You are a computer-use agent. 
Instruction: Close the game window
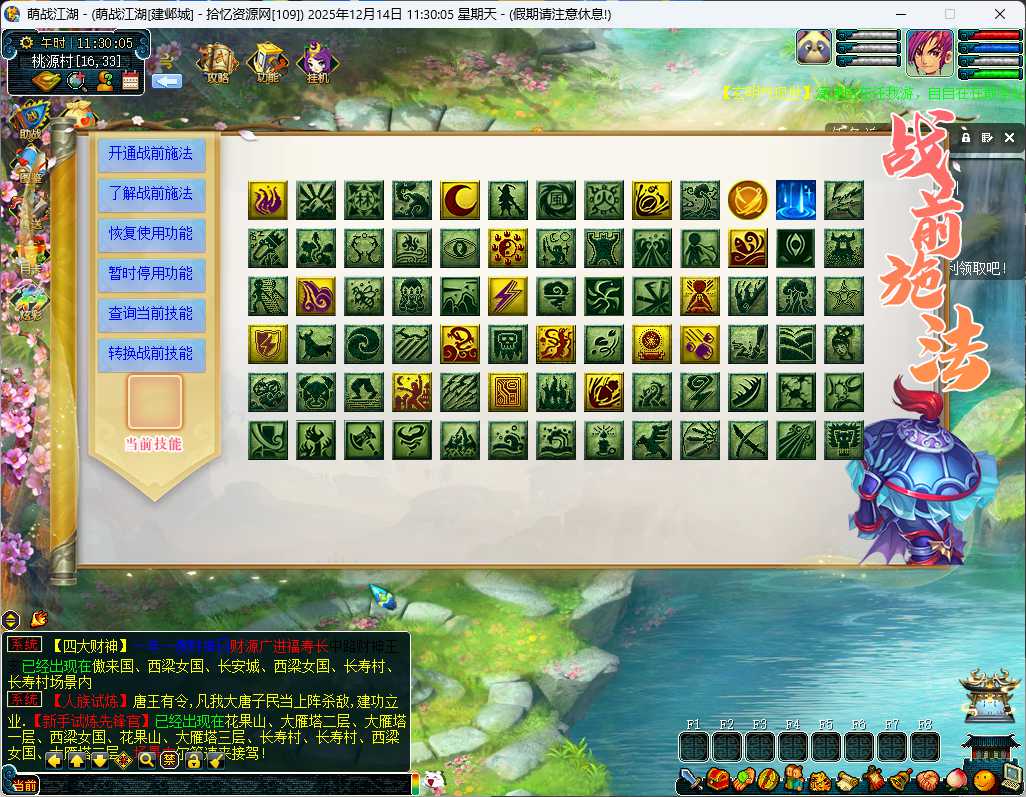1000,14
